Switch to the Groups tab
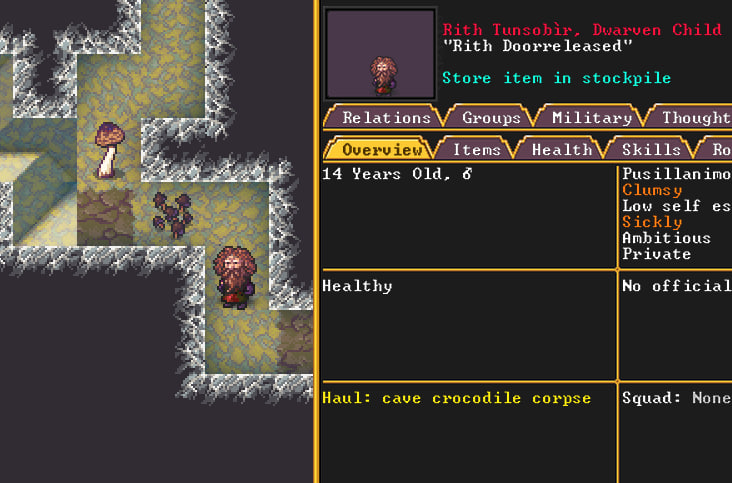The image size is (732, 483). (x=491, y=117)
